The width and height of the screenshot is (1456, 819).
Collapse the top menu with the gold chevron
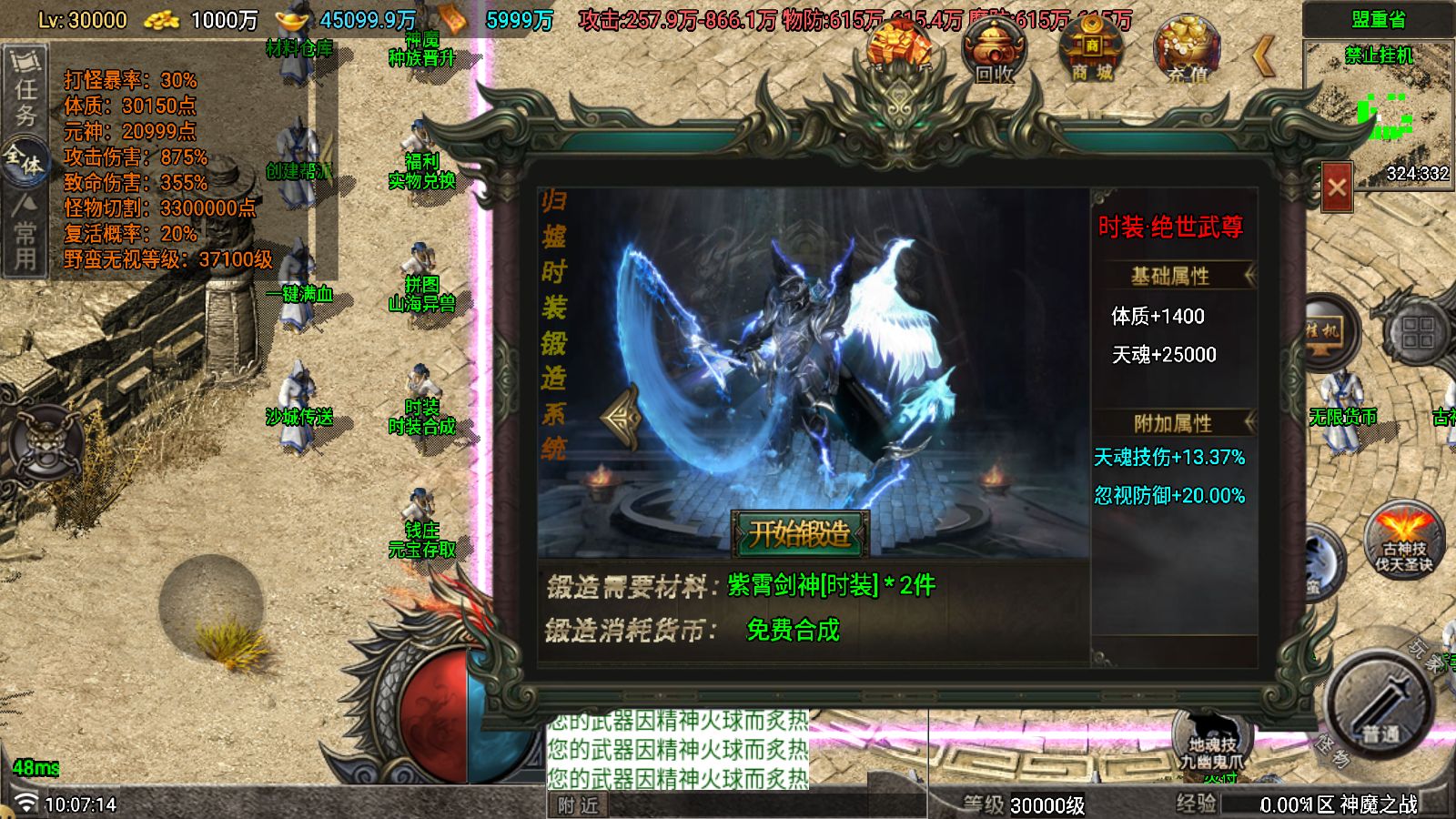pyautogui.click(x=1264, y=56)
